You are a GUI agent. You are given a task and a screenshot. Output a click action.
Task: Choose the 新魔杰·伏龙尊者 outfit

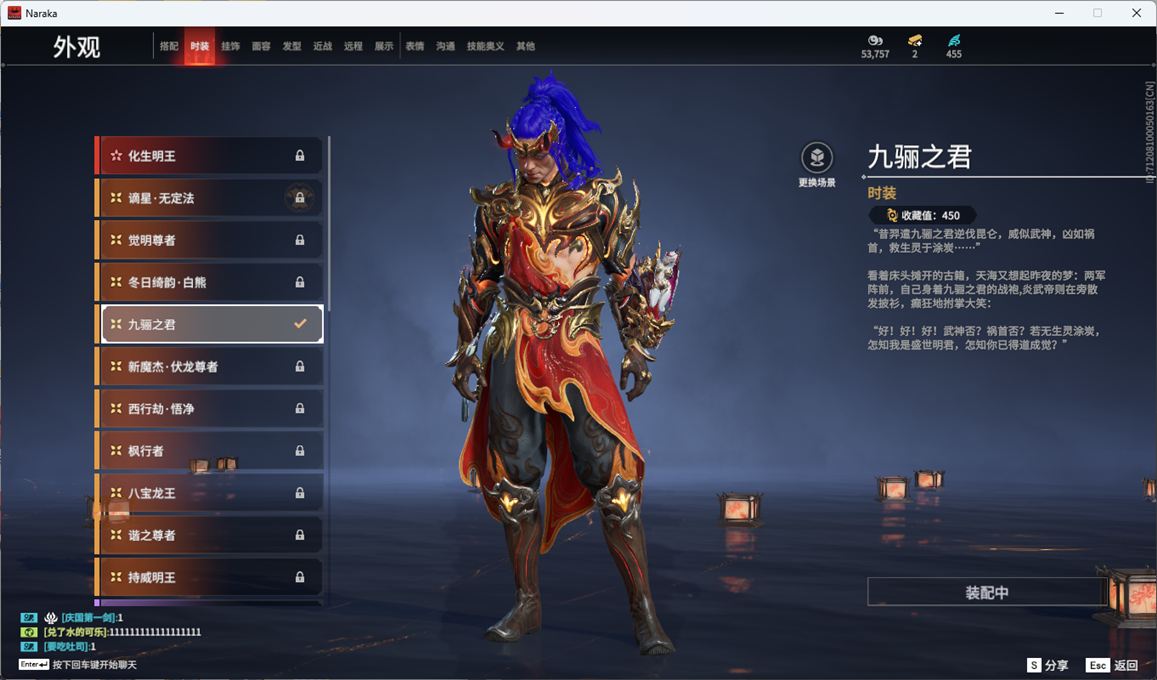[x=209, y=367]
